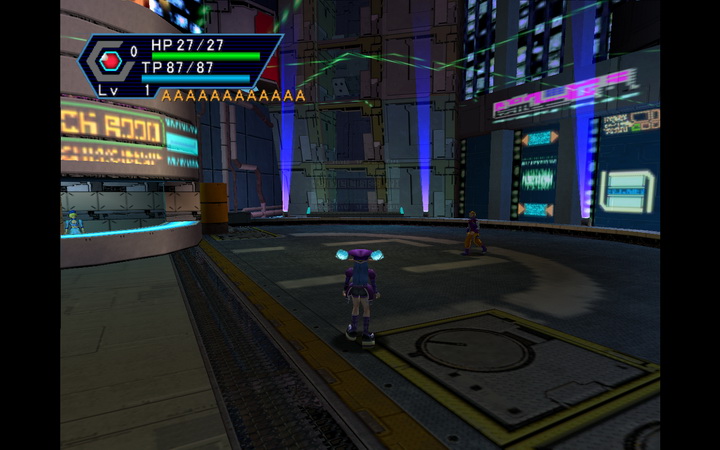Select the orange player name AAAAAAAAAAAA
The image size is (720, 450).
tap(233, 96)
